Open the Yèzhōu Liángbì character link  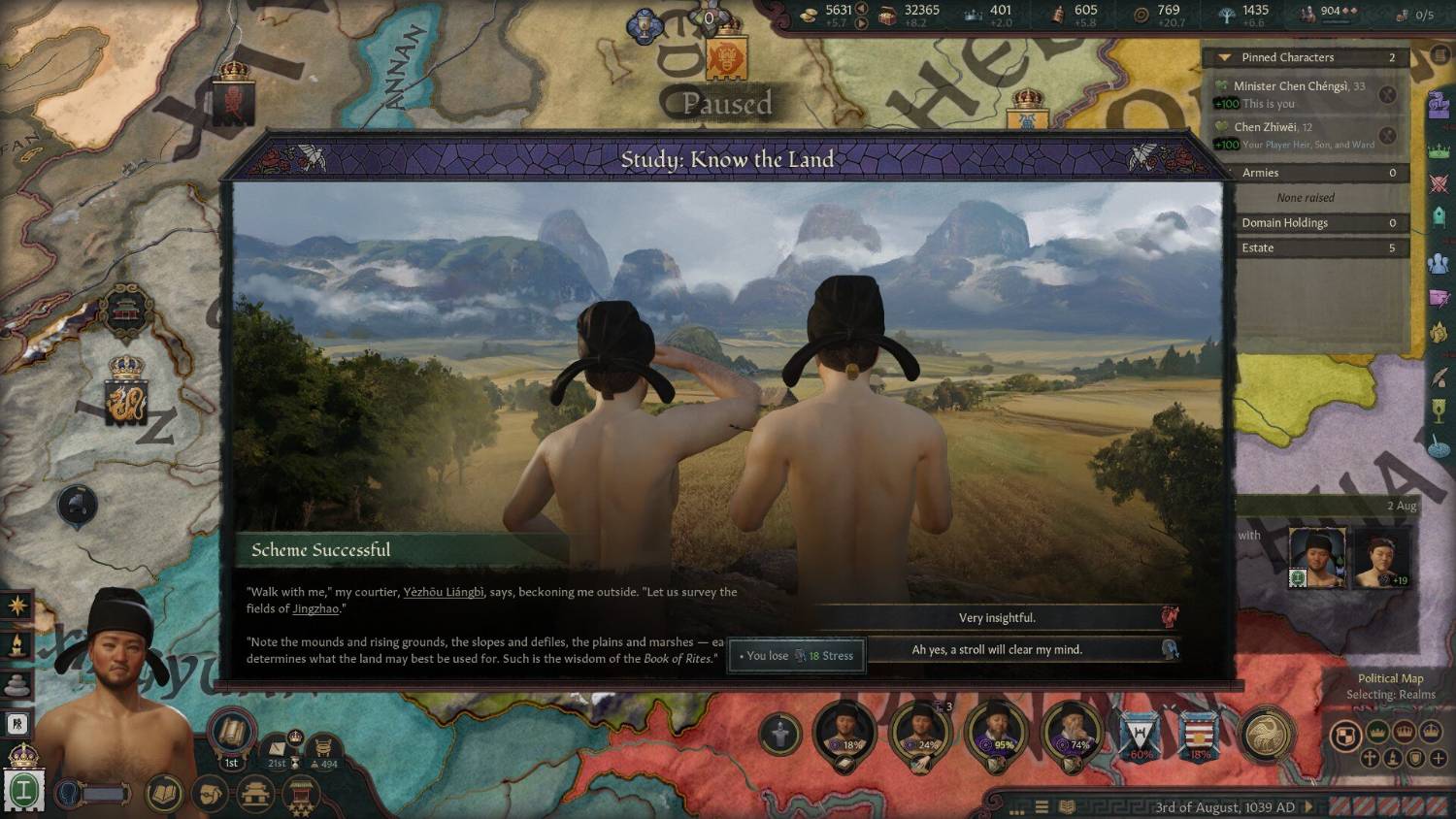tap(444, 592)
